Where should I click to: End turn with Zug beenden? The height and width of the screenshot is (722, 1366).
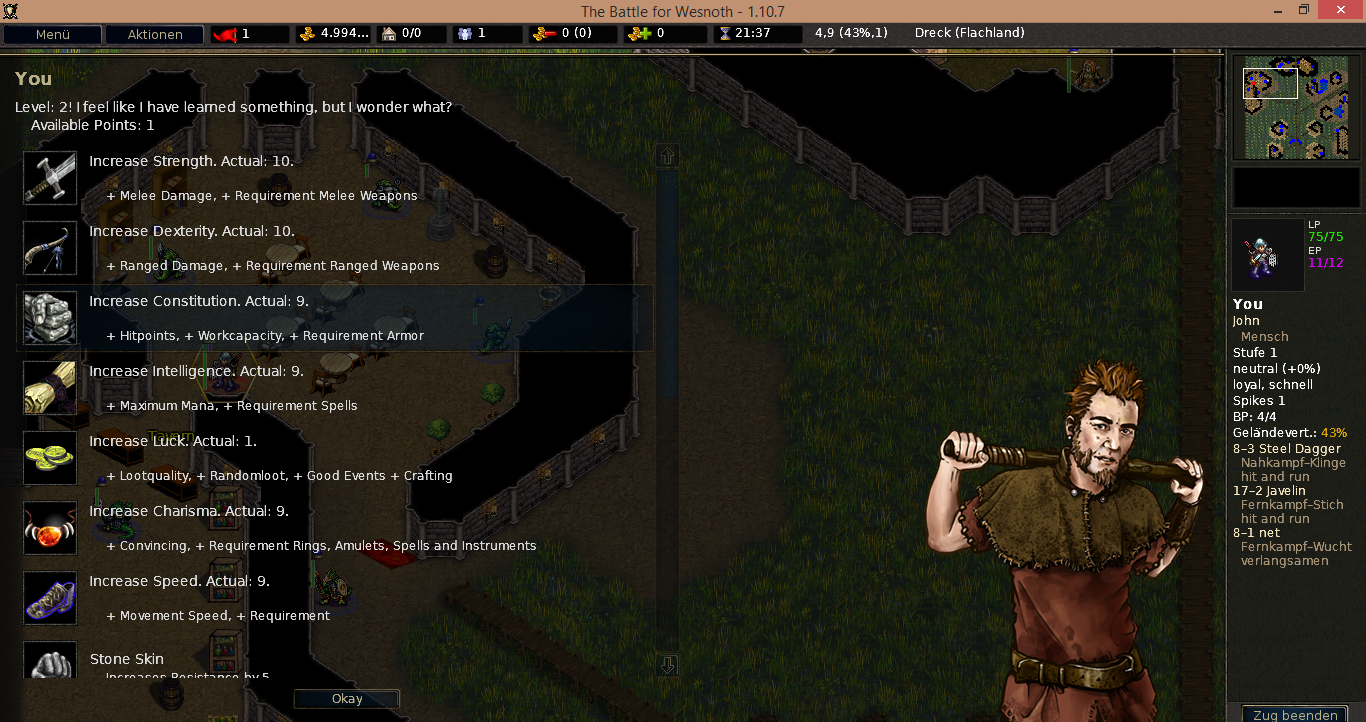coord(1295,714)
